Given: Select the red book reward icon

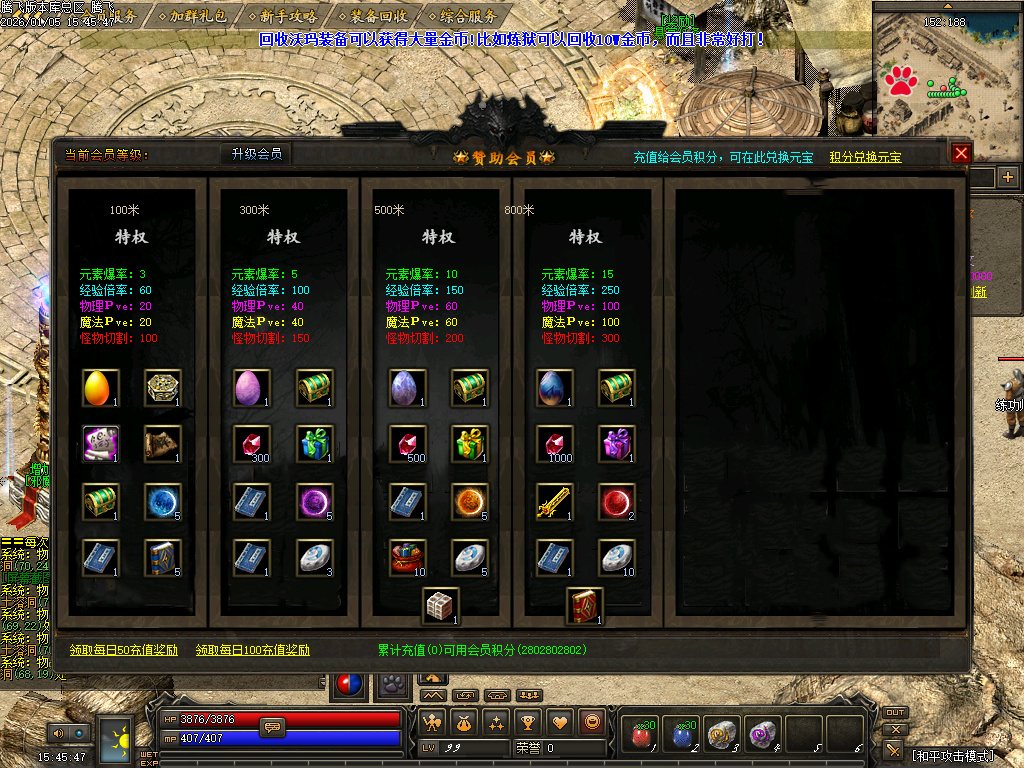Looking at the screenshot, I should 585,606.
